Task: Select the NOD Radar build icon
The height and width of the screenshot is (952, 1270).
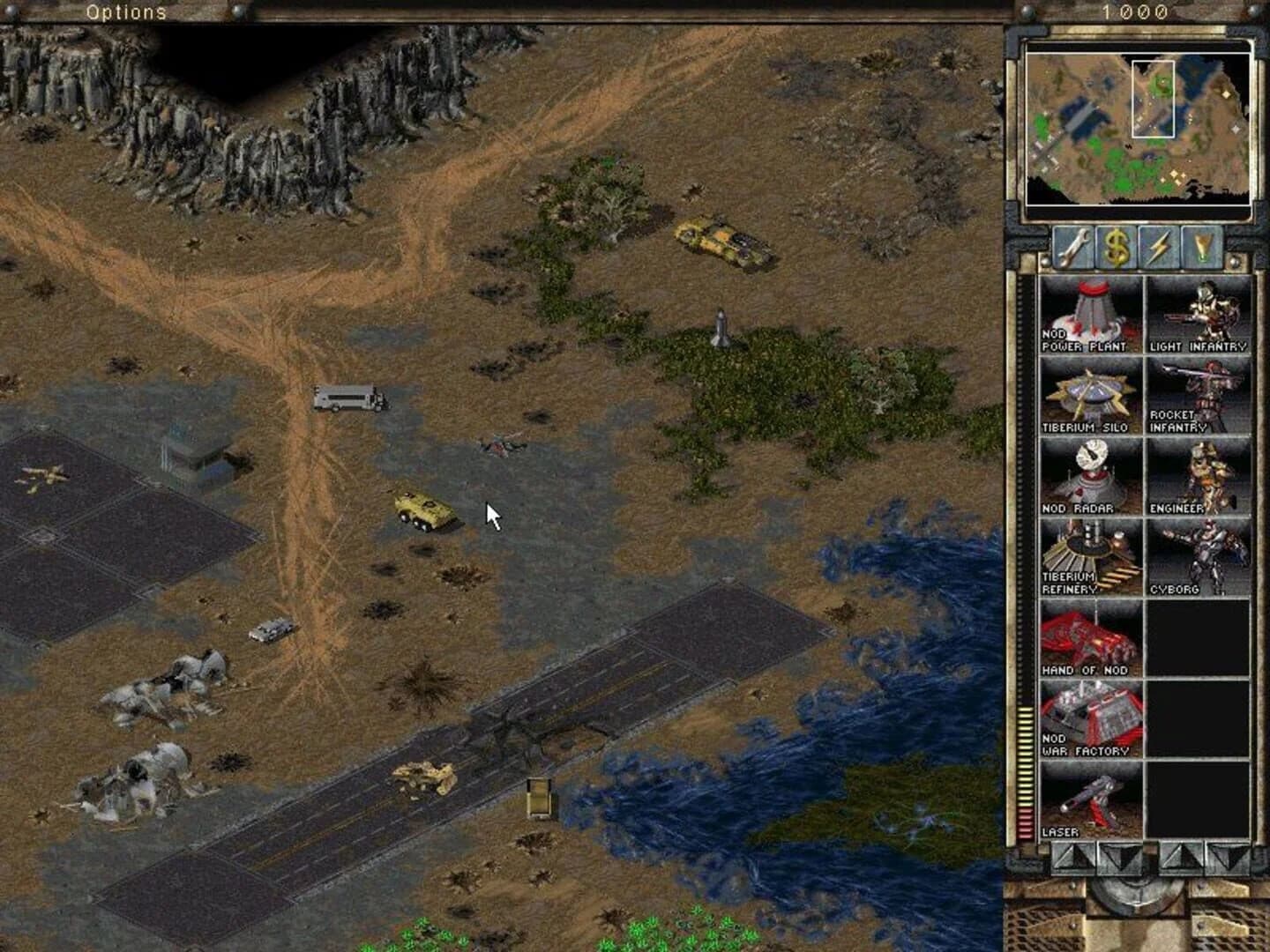Action: coord(1091,474)
